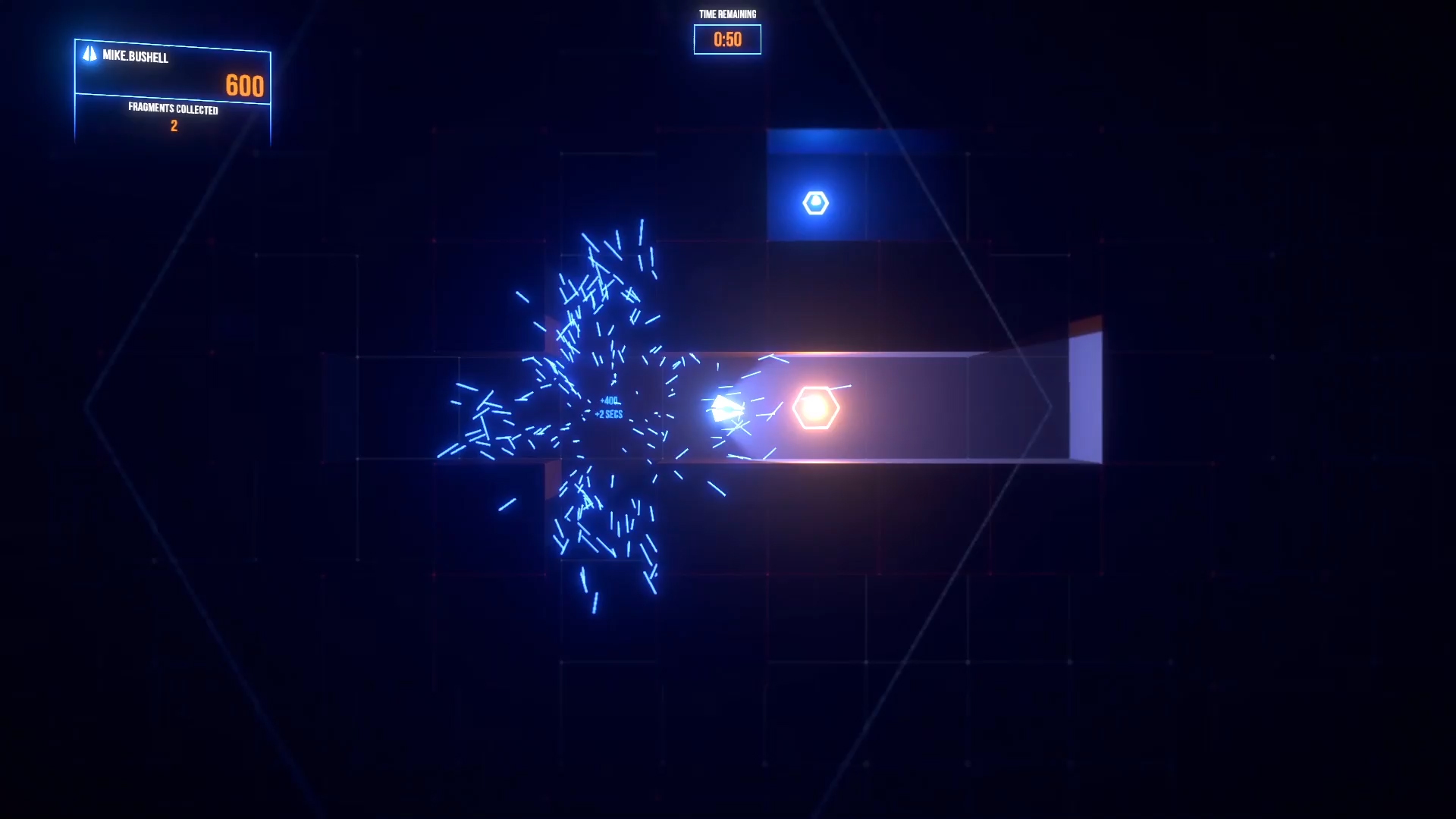Viewport: 1456px width, 819px height.
Task: Click the ship logo beside MIKE.BUSHELL
Action: (x=89, y=55)
